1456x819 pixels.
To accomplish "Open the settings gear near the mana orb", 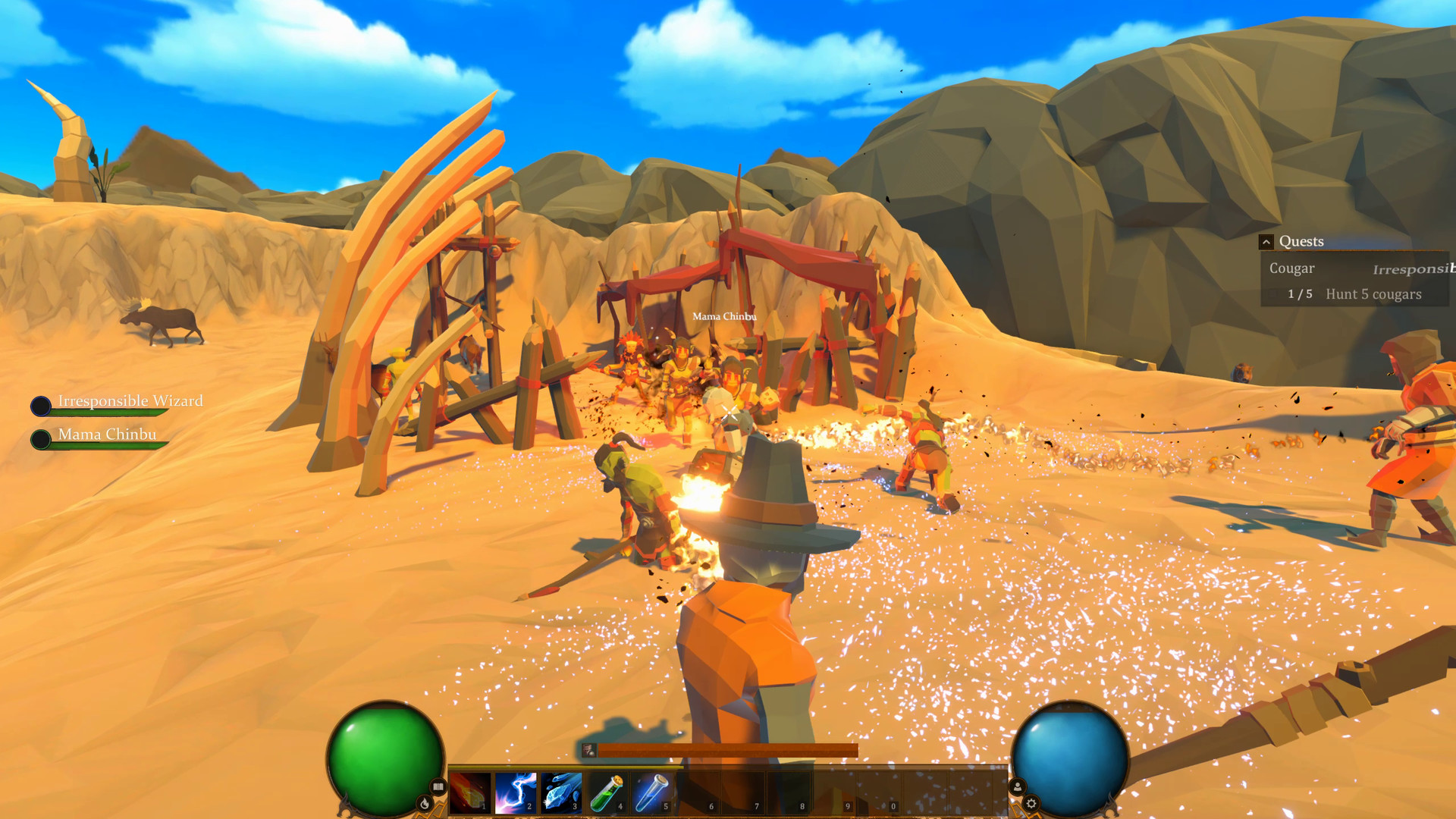I will tap(1031, 804).
